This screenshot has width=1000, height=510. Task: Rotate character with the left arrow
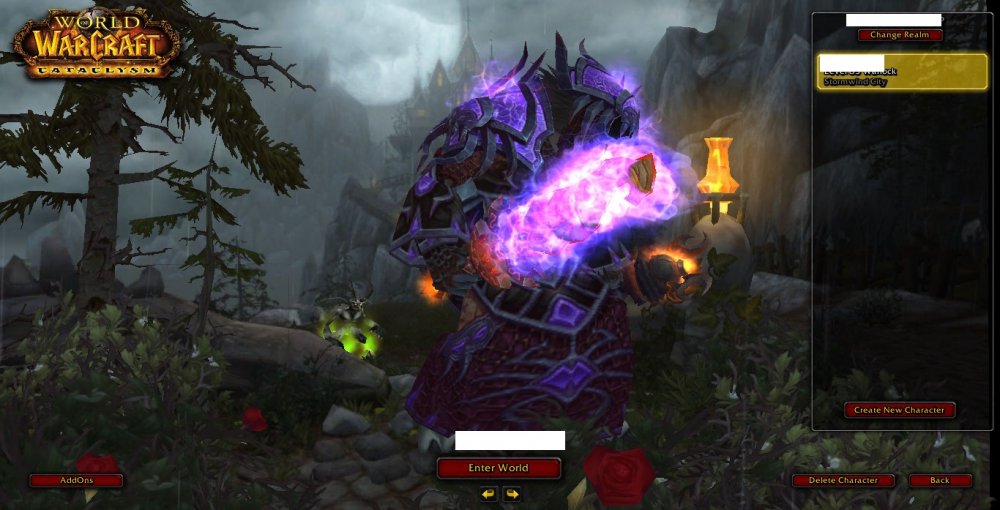pyautogui.click(x=488, y=494)
